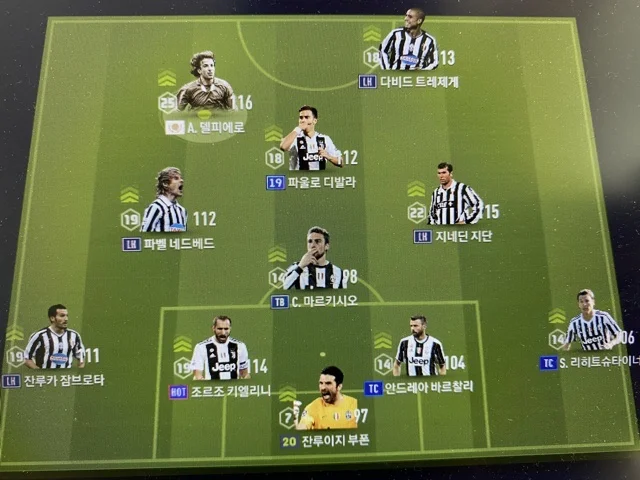
Task: Pick Pavel Nedved player card
Action: [x=164, y=209]
